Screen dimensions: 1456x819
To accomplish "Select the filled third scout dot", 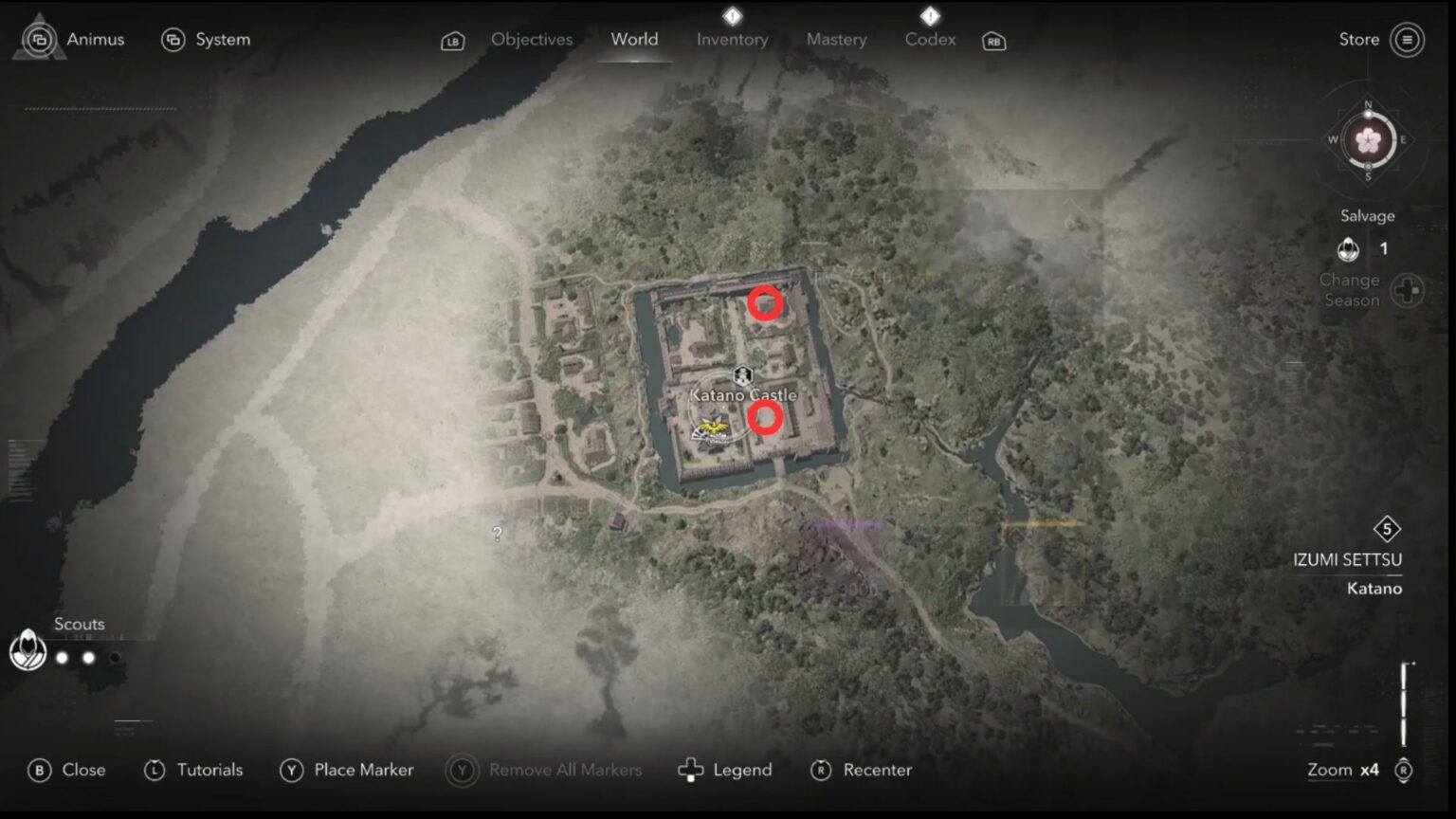I will [x=115, y=655].
